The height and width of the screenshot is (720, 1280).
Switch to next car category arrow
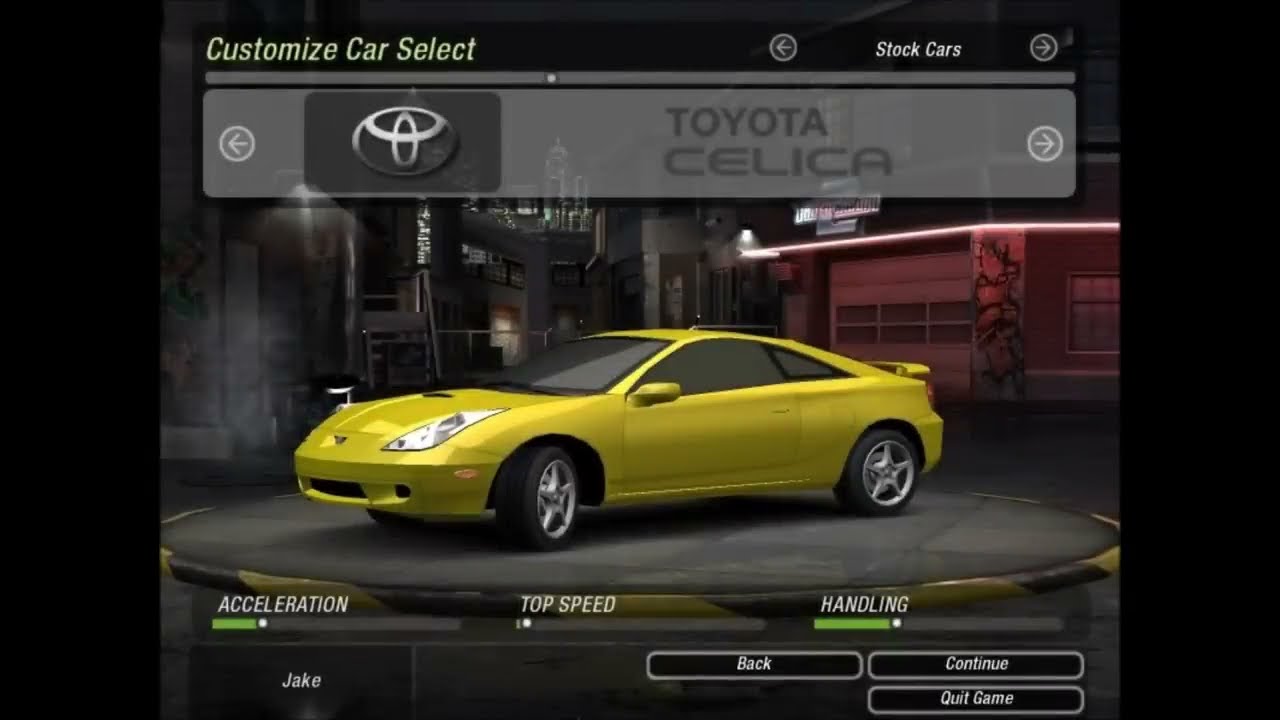pyautogui.click(x=1043, y=48)
